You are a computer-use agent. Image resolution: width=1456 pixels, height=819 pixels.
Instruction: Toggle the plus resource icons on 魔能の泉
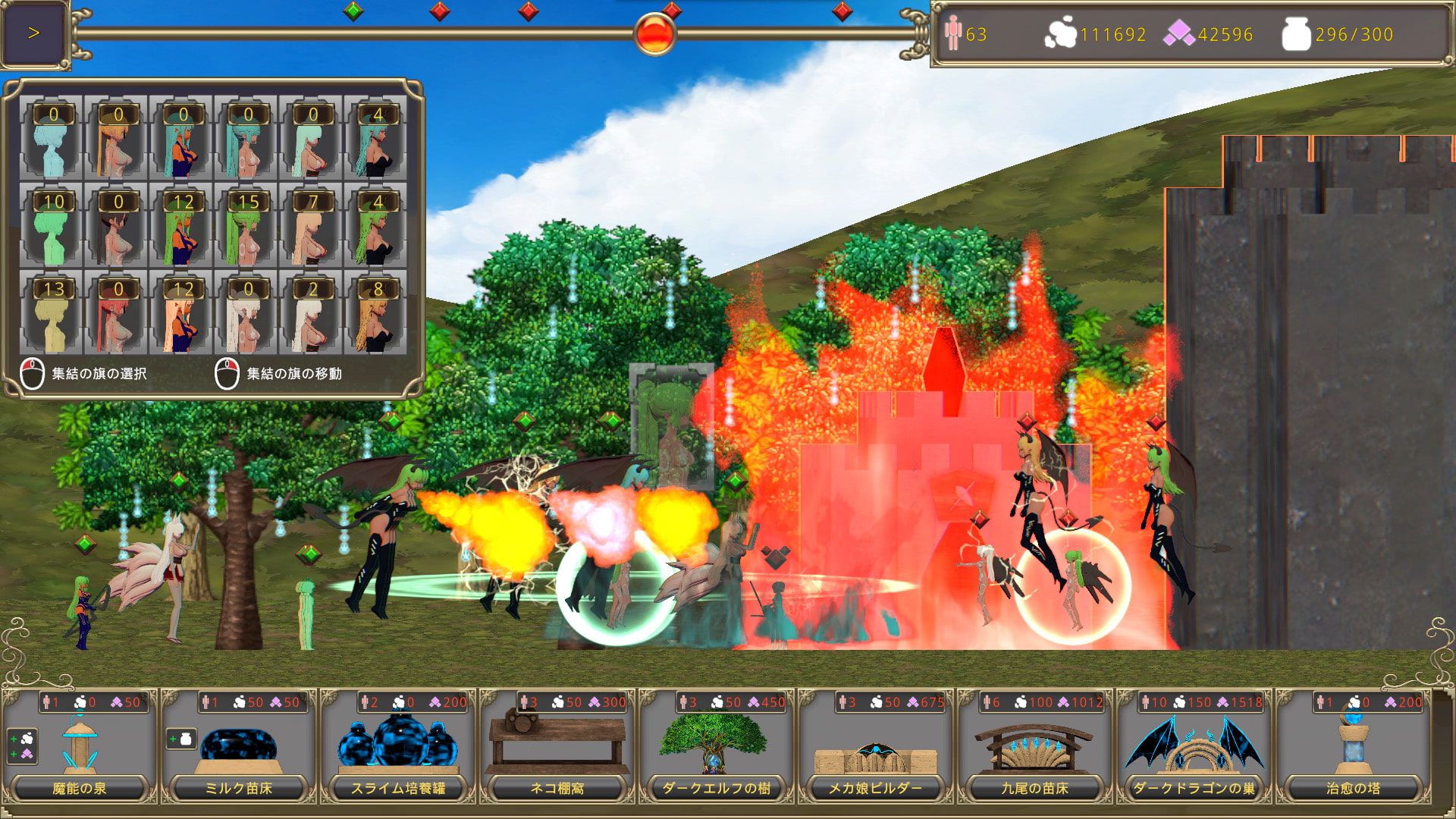[21, 746]
